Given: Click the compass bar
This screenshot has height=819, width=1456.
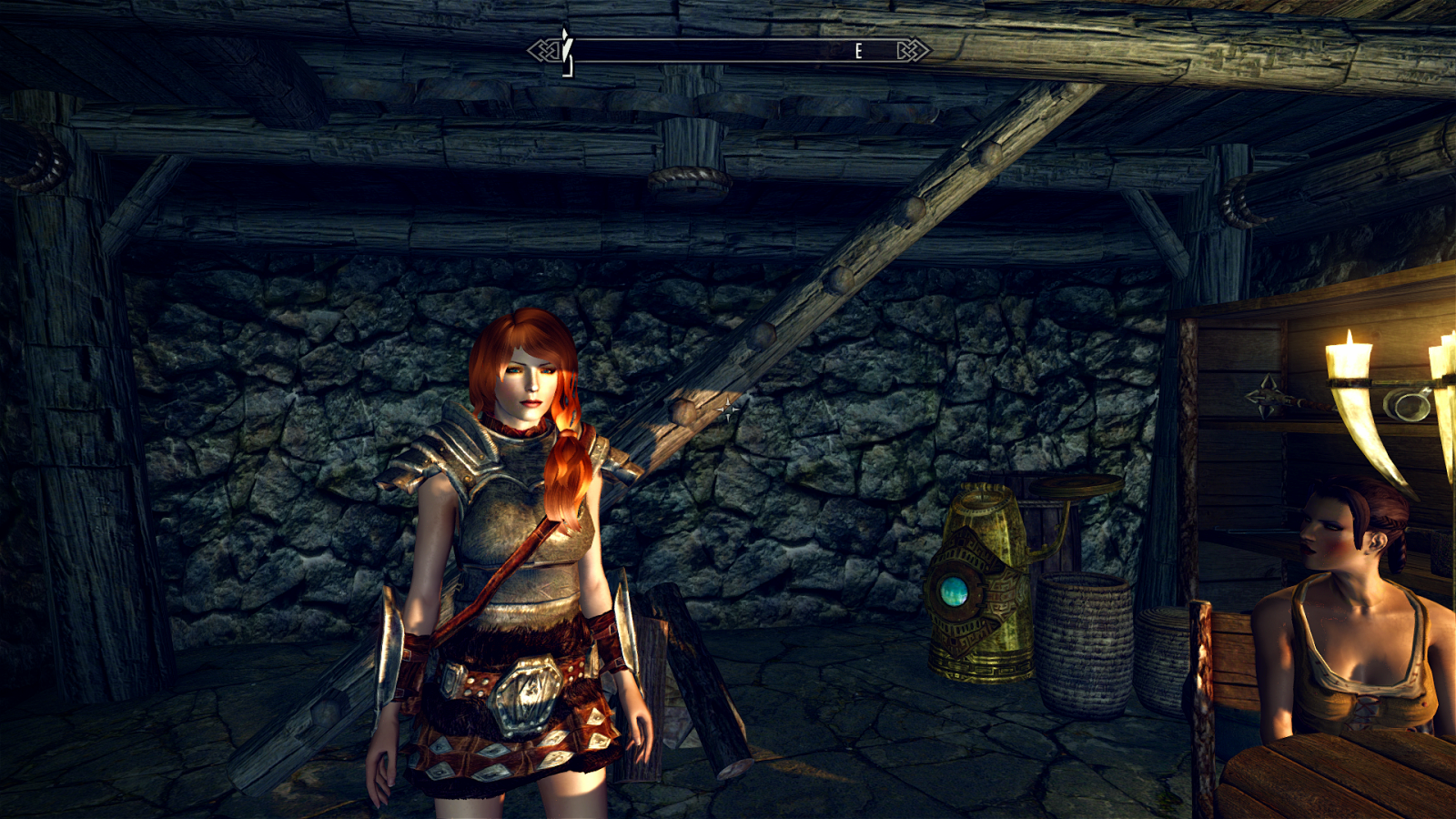Looking at the screenshot, I should (x=728, y=51).
